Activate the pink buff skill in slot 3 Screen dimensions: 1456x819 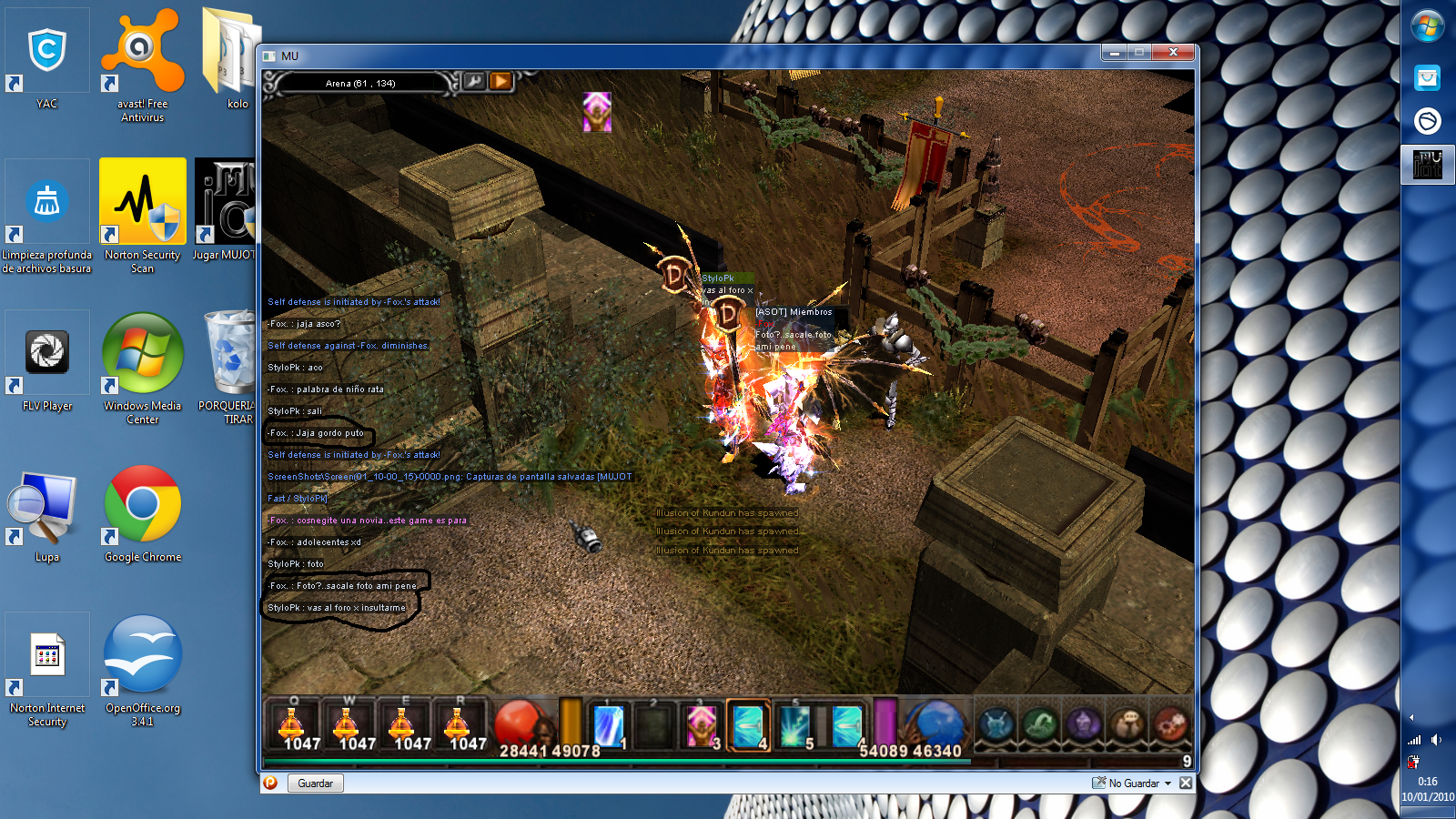(702, 727)
